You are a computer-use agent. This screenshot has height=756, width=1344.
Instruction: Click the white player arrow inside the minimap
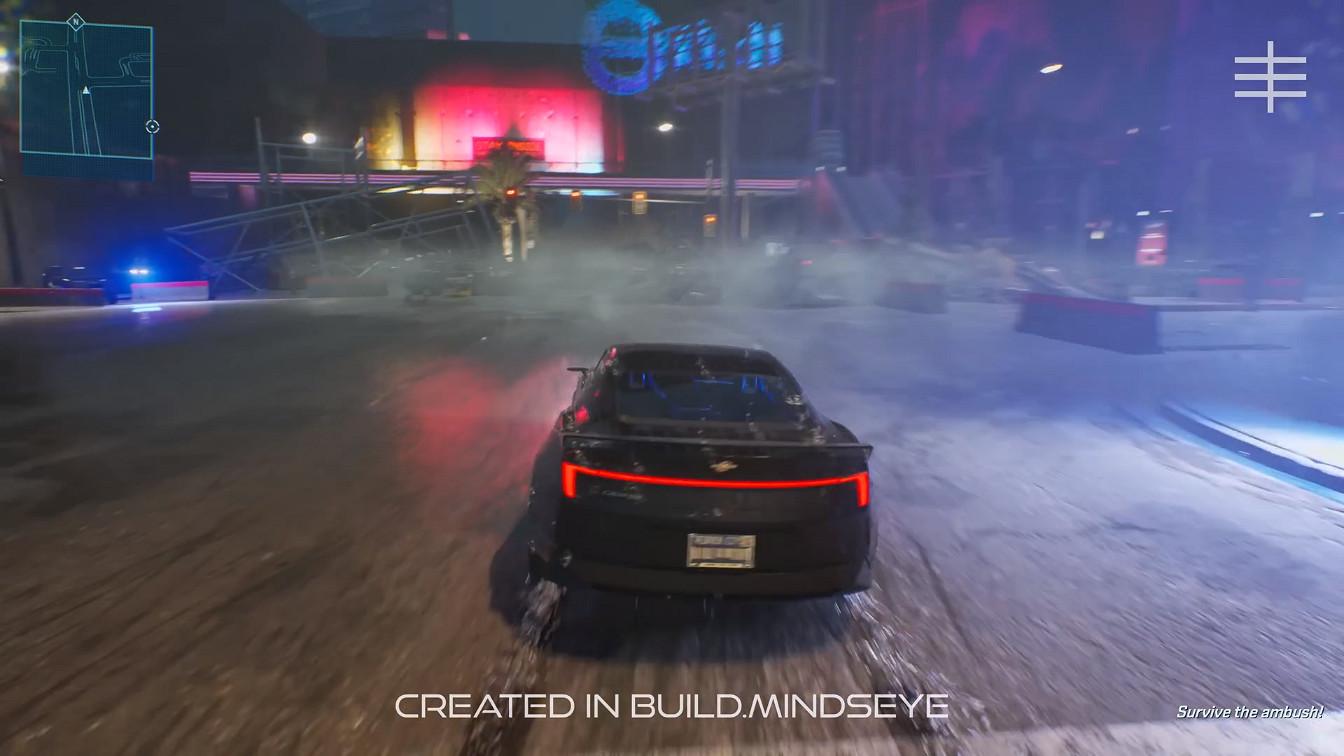[x=86, y=90]
